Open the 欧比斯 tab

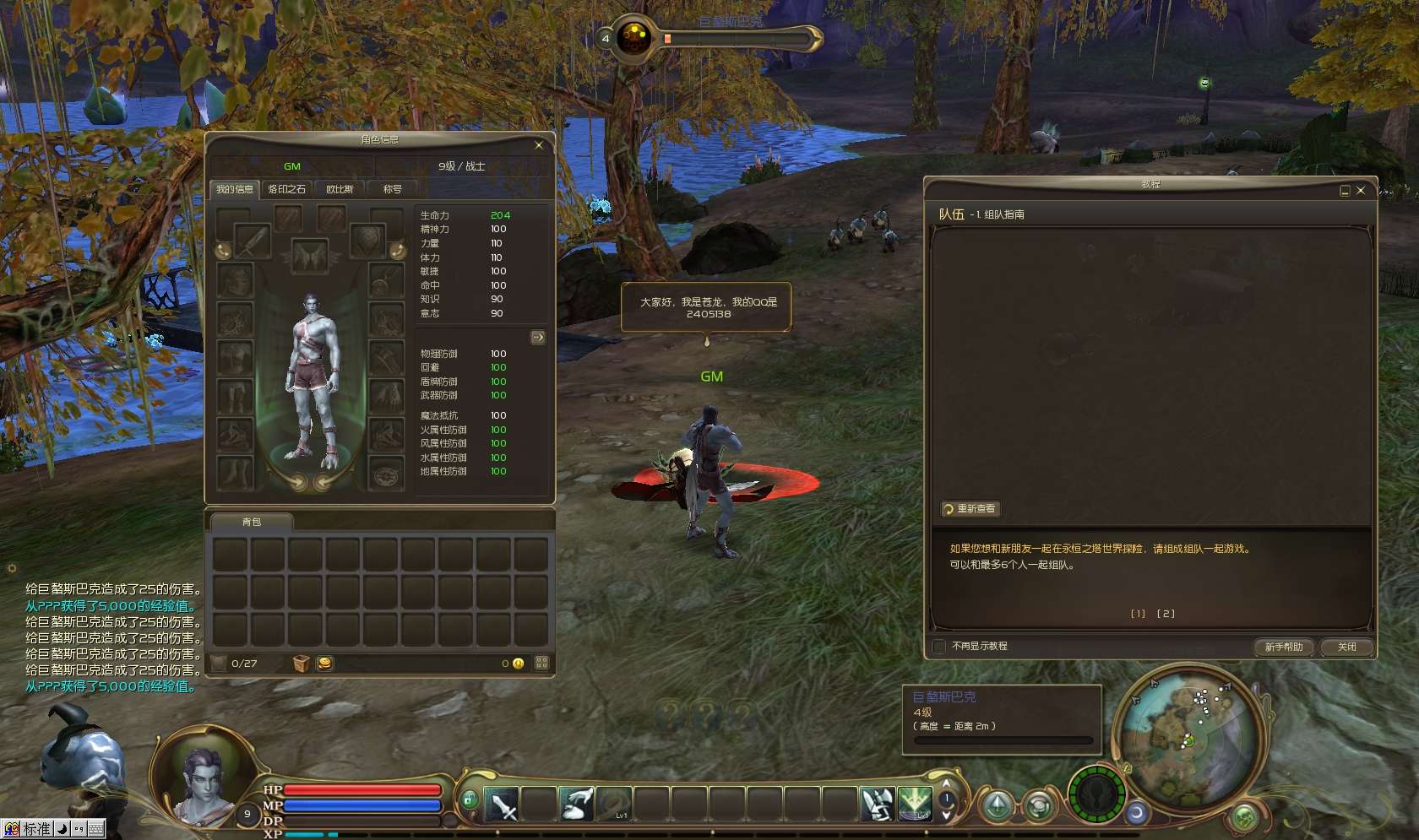340,189
